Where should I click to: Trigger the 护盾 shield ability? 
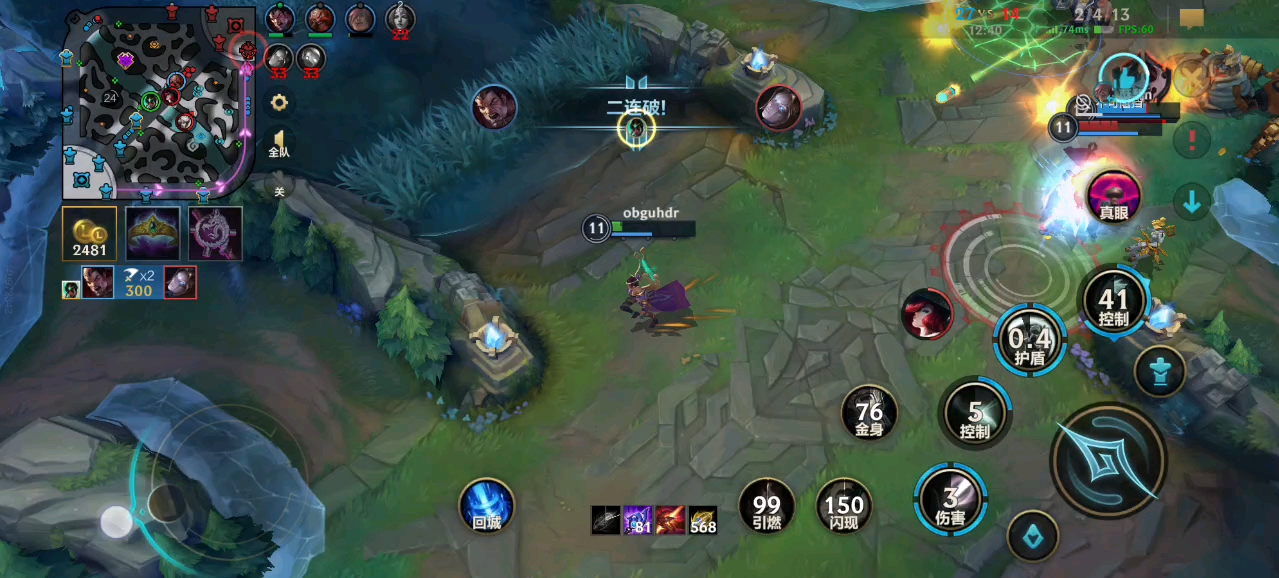[x=1029, y=339]
